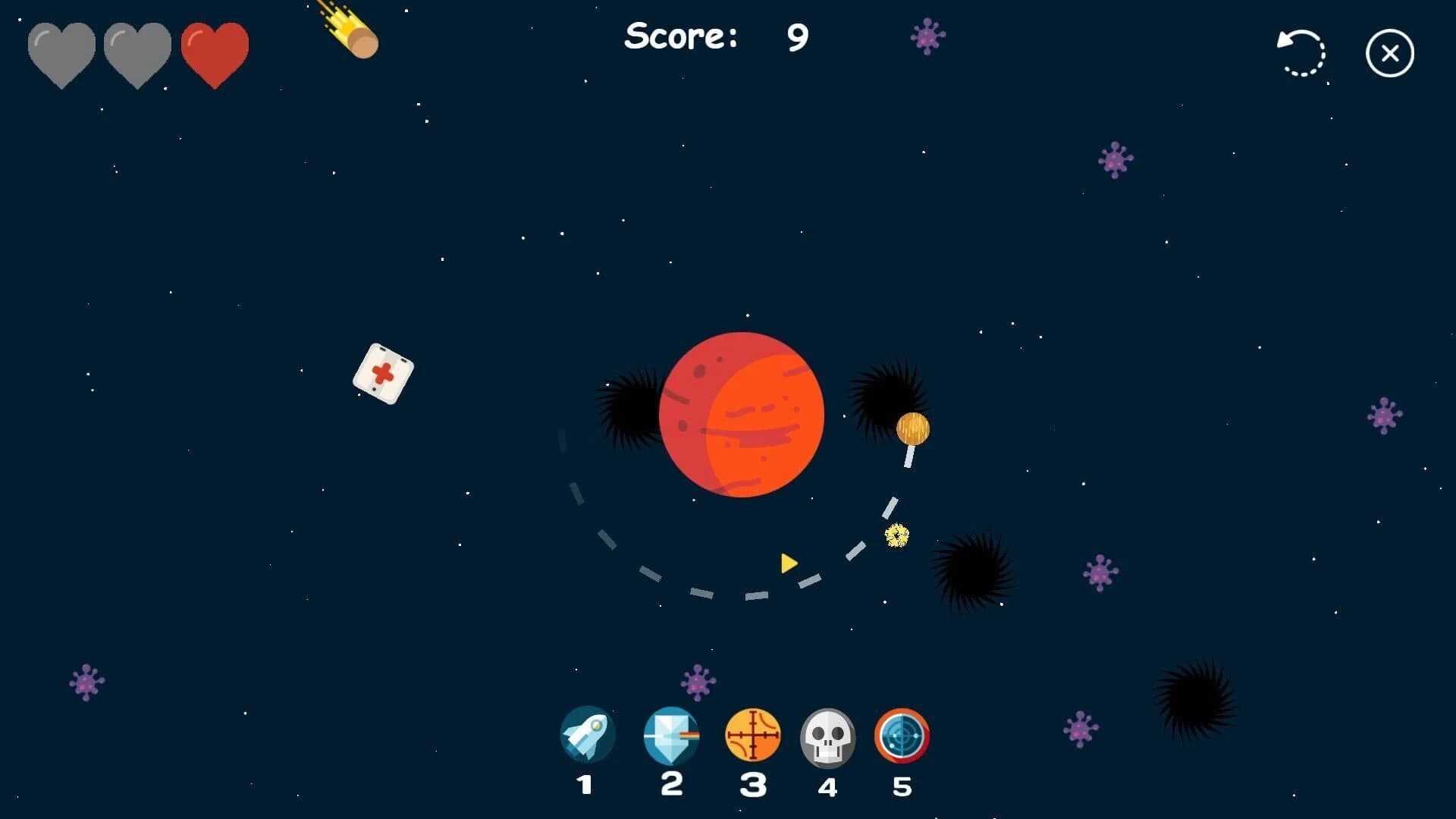This screenshot has height=819, width=1456.
Task: Click the red planet in the center
Action: coord(743,416)
